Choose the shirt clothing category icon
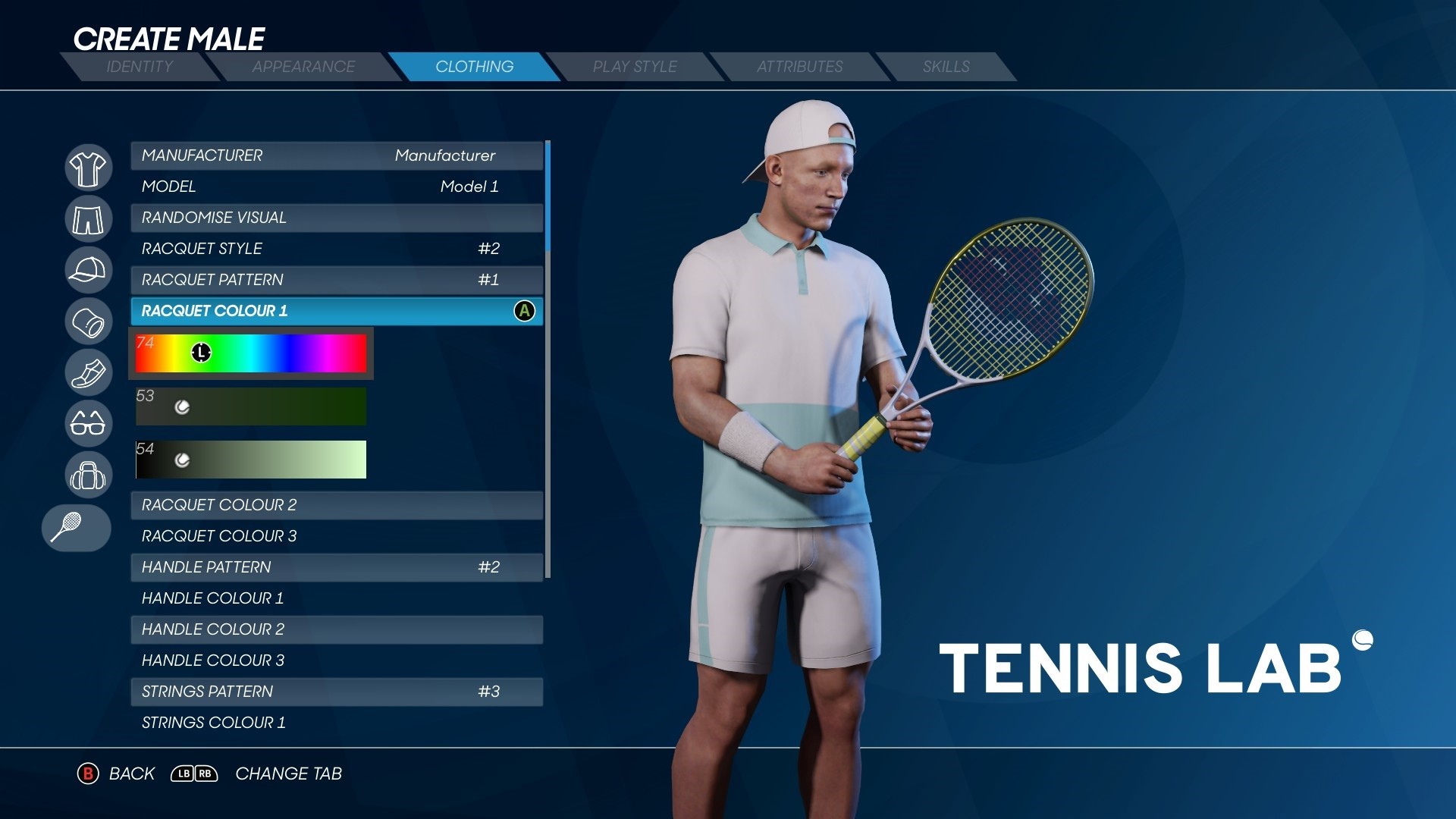 click(88, 168)
